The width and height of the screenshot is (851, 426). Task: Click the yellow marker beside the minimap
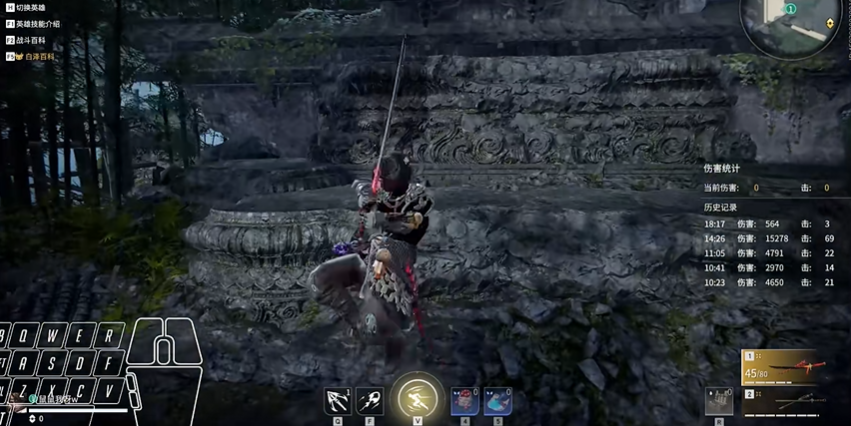831,23
